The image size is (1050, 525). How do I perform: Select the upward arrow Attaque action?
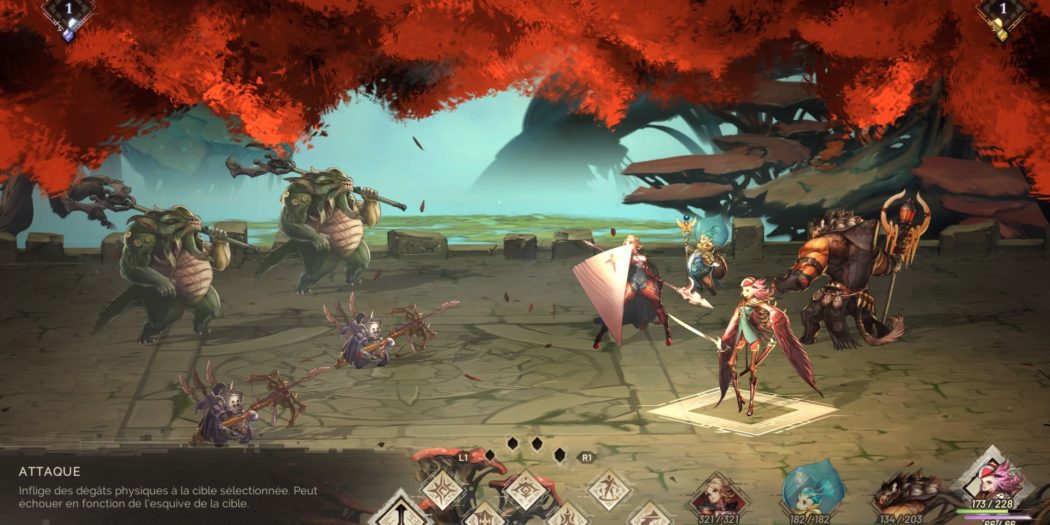[x=399, y=510]
